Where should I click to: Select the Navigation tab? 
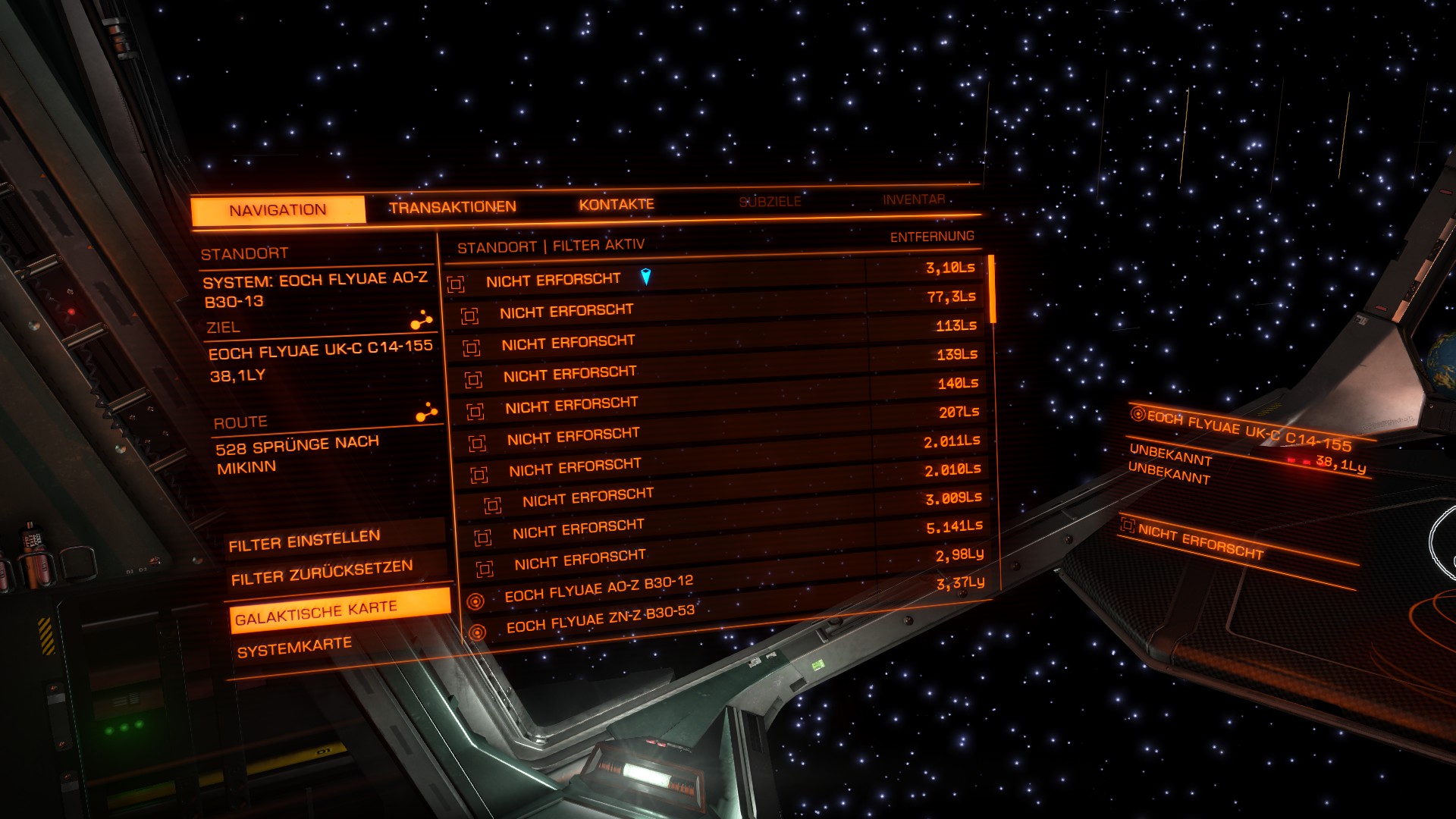[x=278, y=210]
